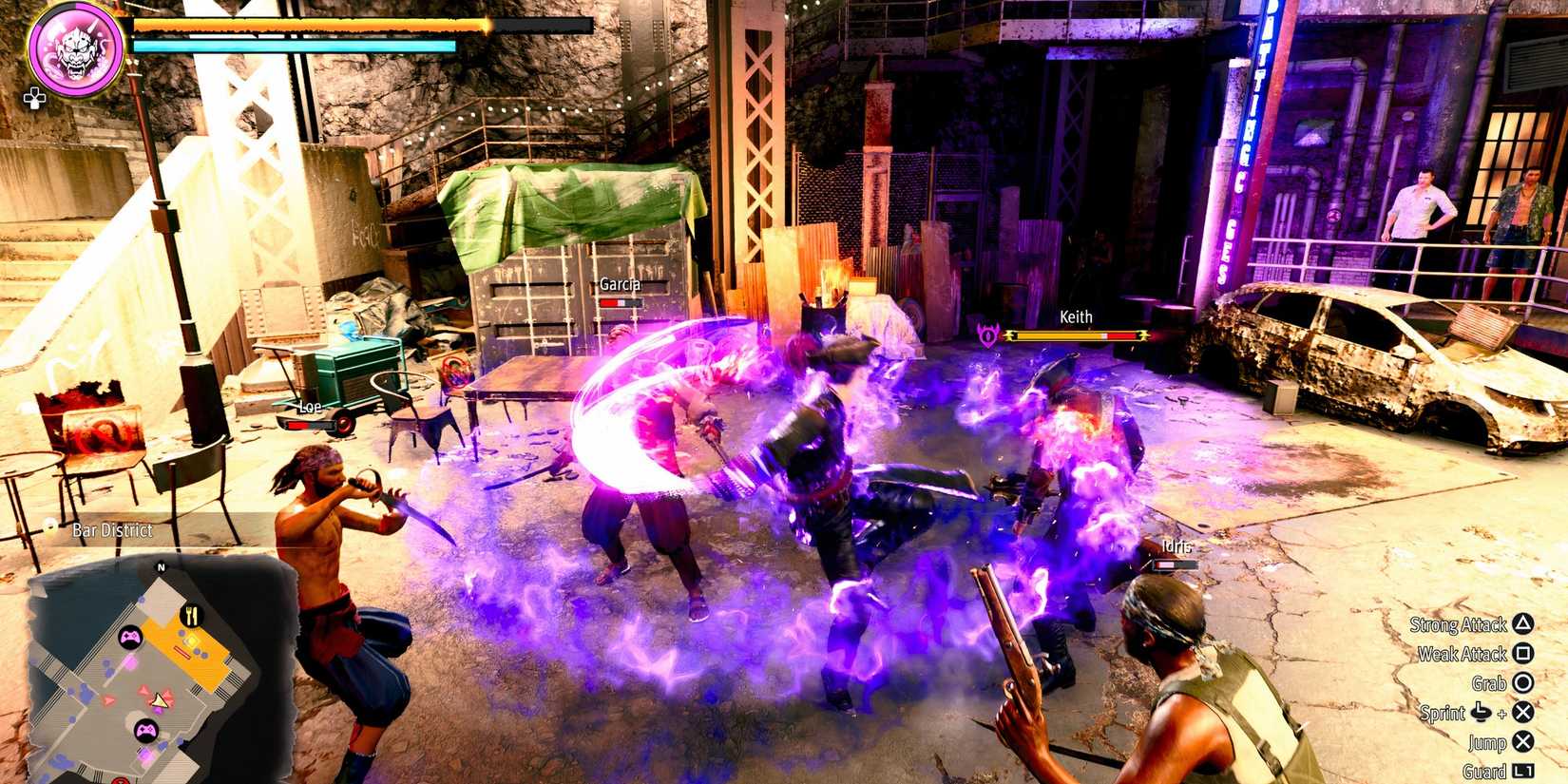Click the Square icon beside Weak Attack

tap(1522, 654)
